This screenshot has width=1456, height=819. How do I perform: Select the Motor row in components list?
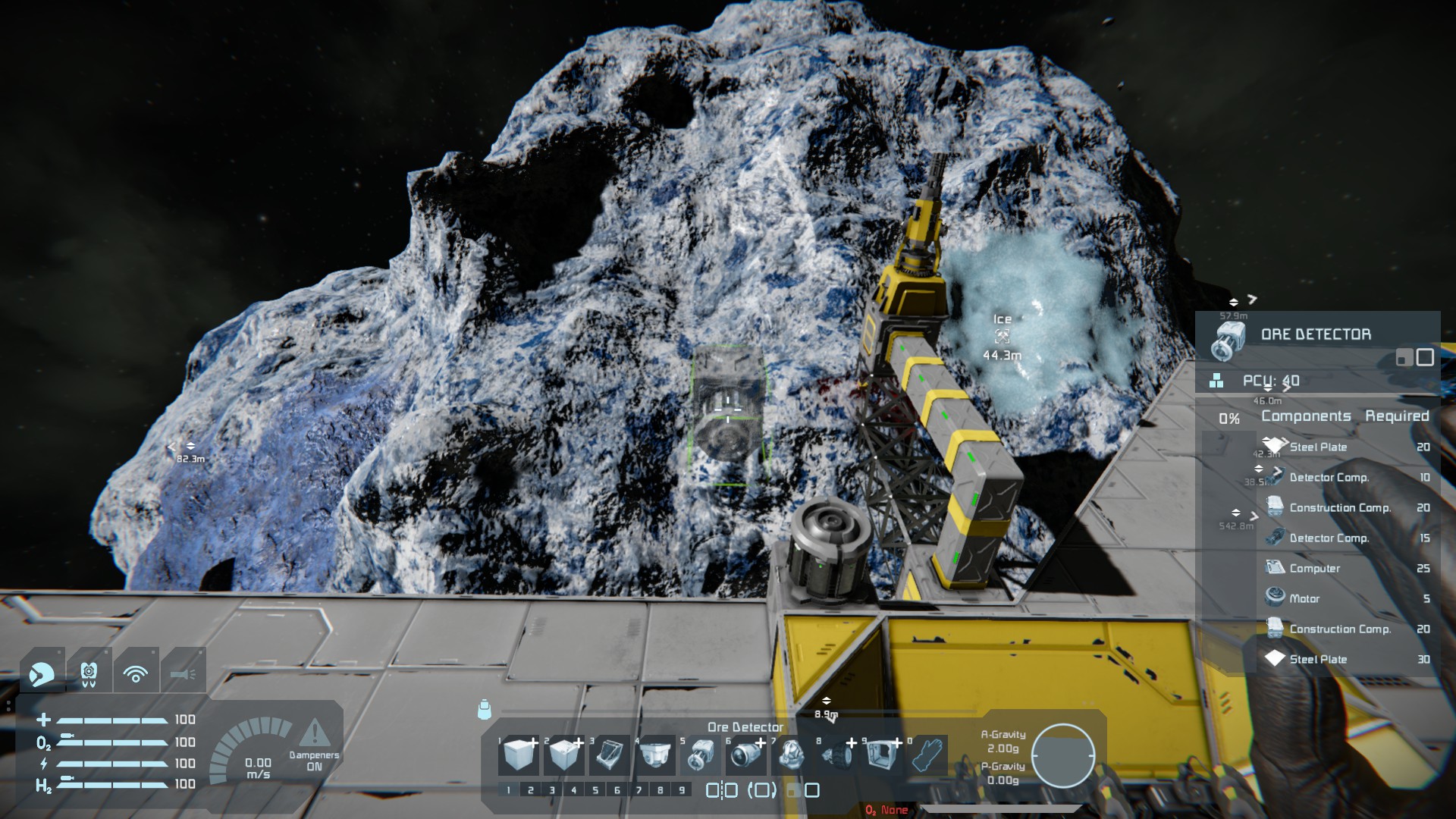(x=1304, y=598)
